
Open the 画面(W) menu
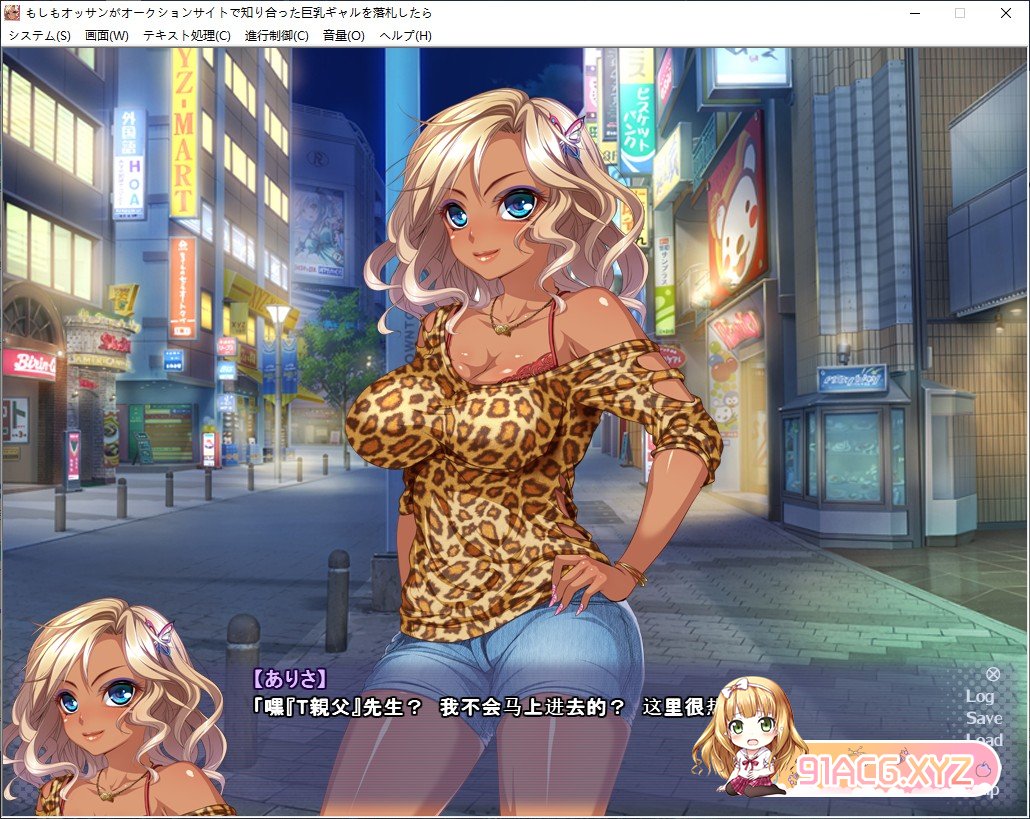[x=107, y=35]
